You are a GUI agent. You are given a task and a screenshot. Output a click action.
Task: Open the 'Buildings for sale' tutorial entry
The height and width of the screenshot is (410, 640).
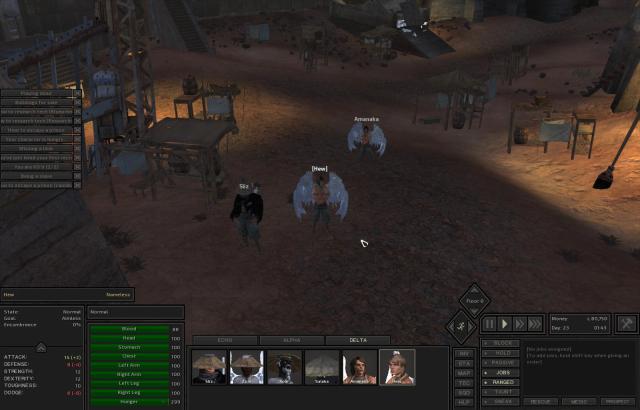pyautogui.click(x=38, y=102)
